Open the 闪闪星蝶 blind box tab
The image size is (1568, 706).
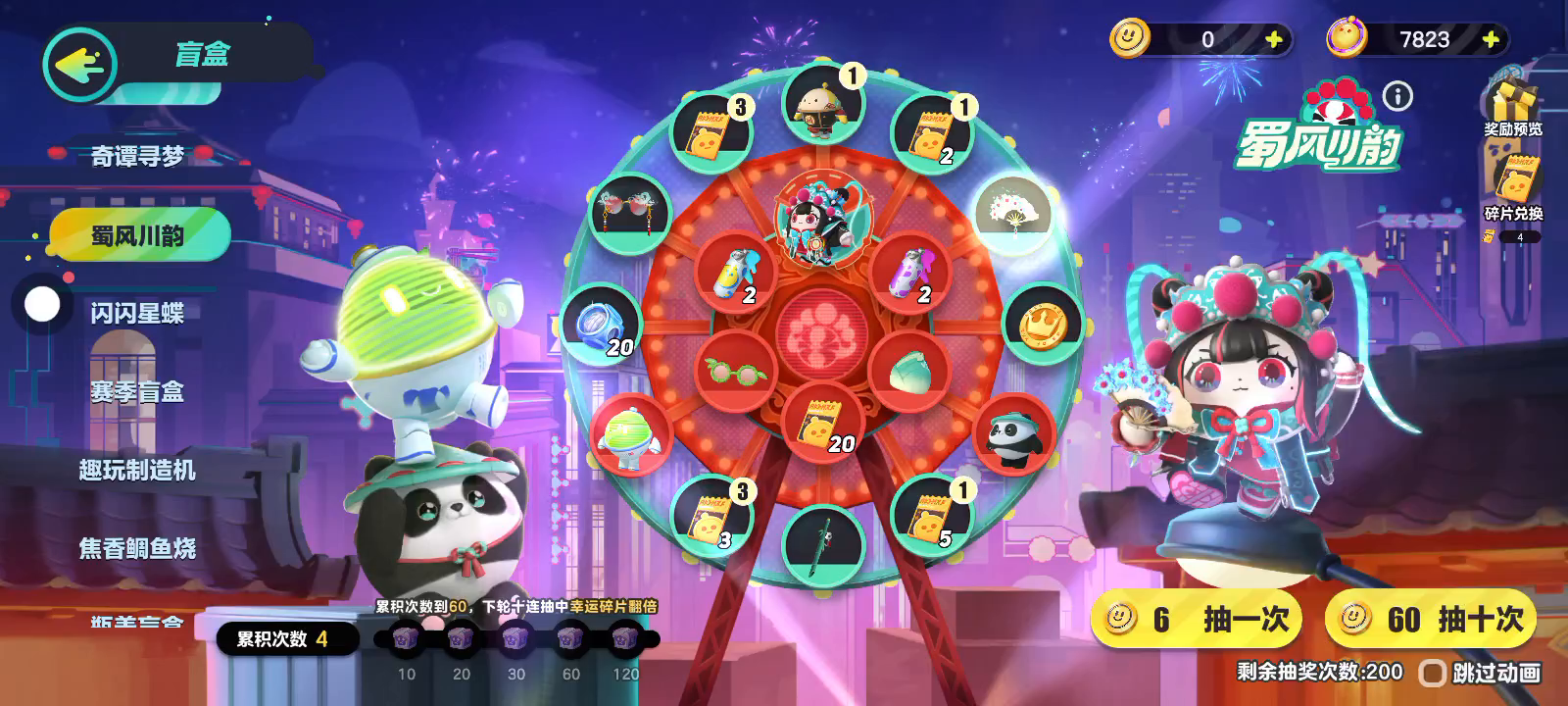tap(137, 313)
